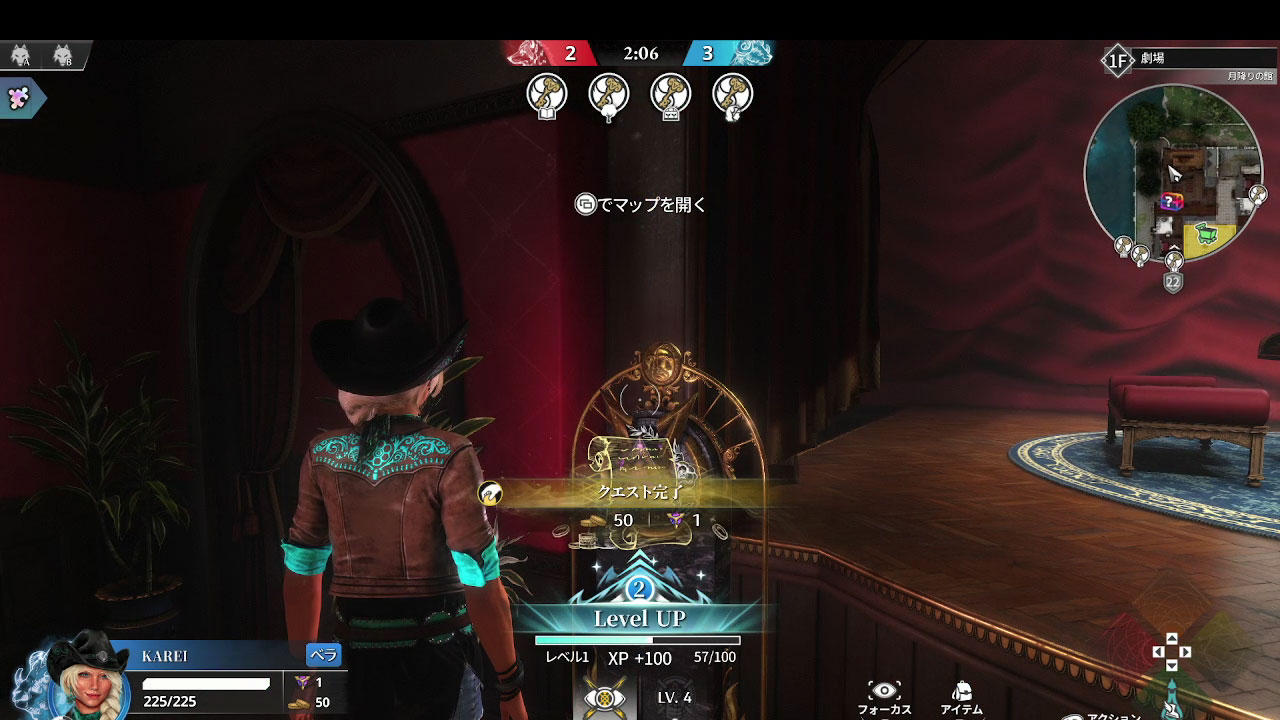1280x720 pixels.
Task: Open the circular minimap
Action: click(x=1173, y=172)
